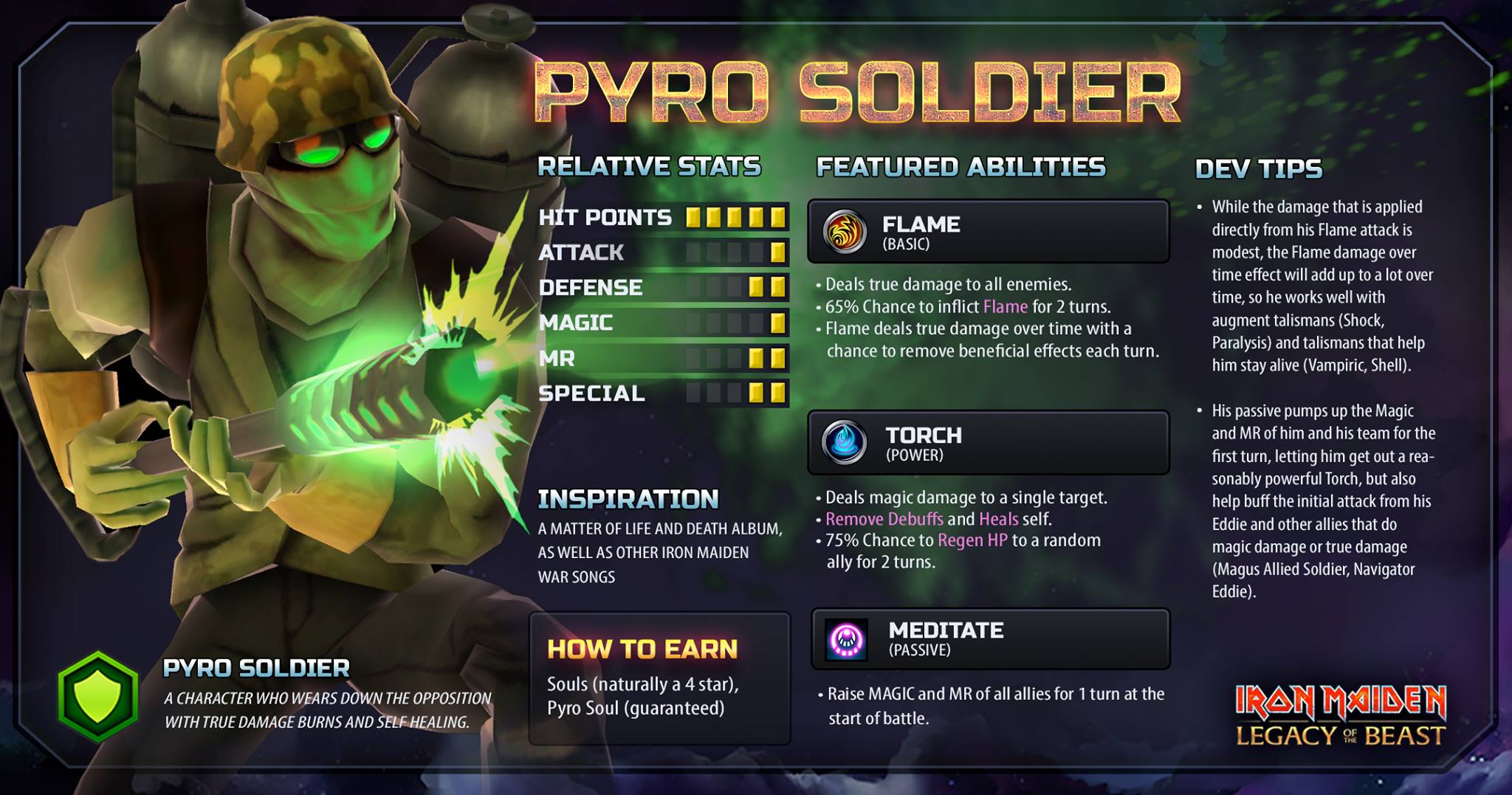Screen dimensions: 1512x795
Task: Select the Flame basic ability icon
Action: tap(845, 232)
